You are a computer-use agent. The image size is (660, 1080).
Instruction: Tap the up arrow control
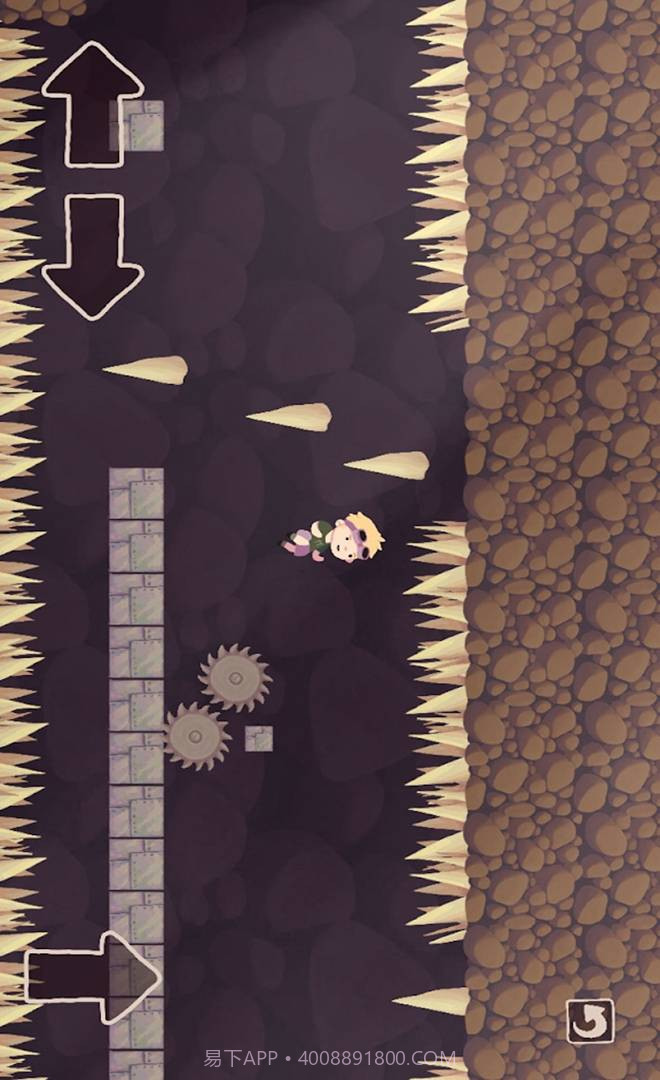[x=93, y=103]
